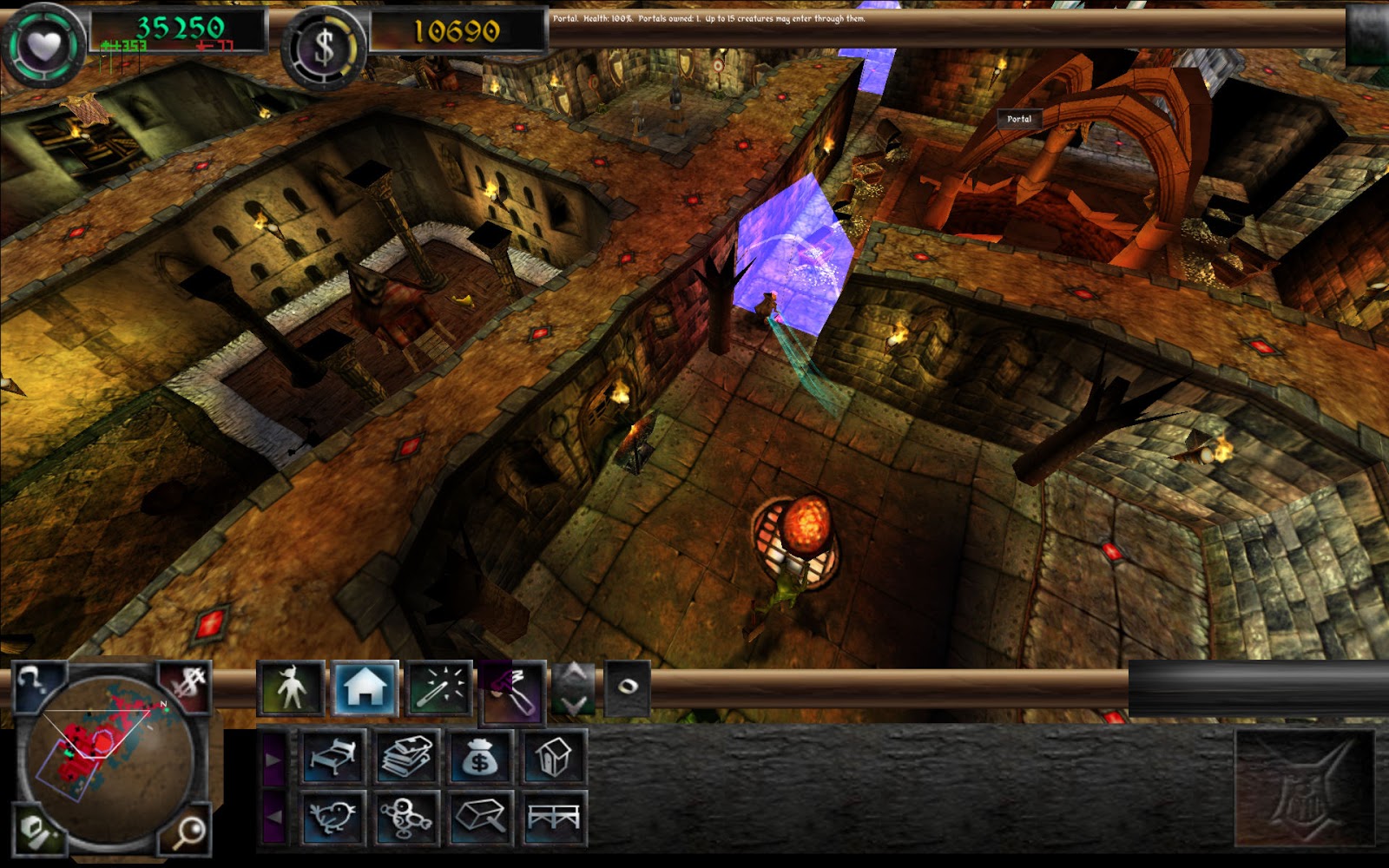The height and width of the screenshot is (868, 1389).
Task: Select the Bridge icon
Action: [553, 818]
